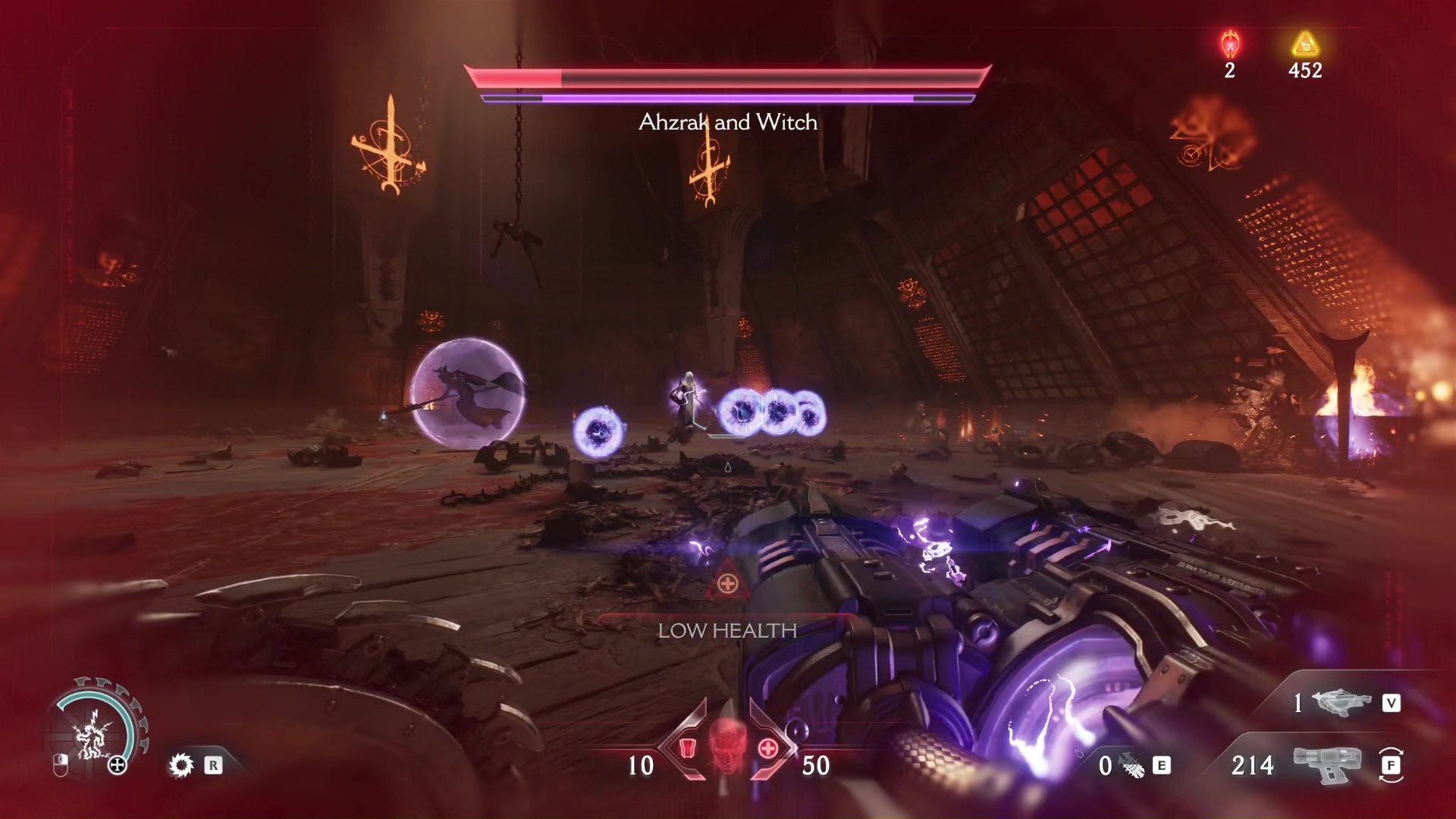Click the purple witch health bar
Screen dimensions: 1456x819
[x=727, y=97]
